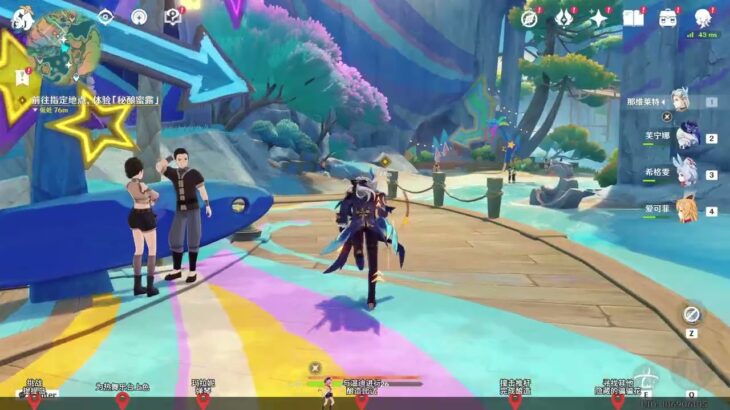Screen dimensions: 730x410
Task: Open the tutorial book with question mark
Action: (172, 17)
